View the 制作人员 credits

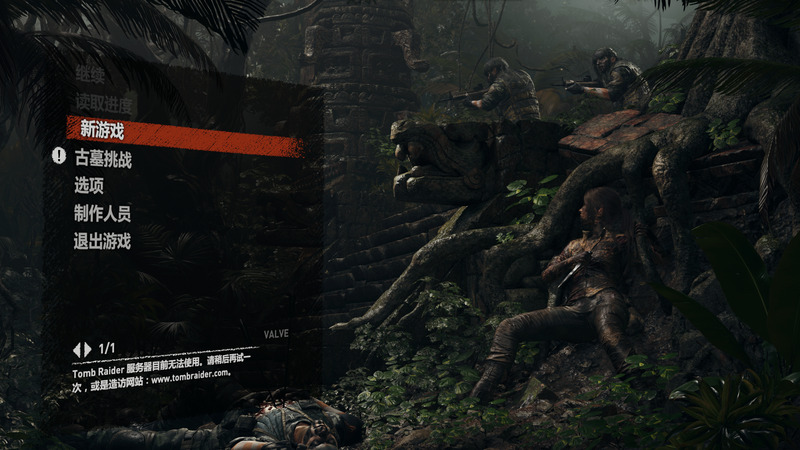coord(102,213)
